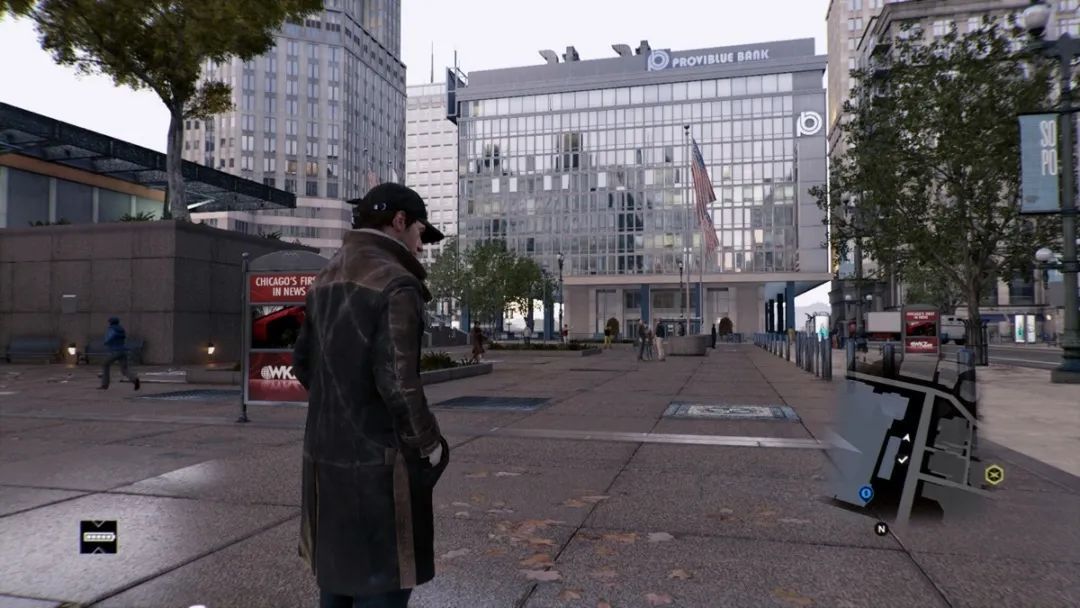Screen dimensions: 1080x608
Task: Click the north compass N marker
Action: coord(881,528)
